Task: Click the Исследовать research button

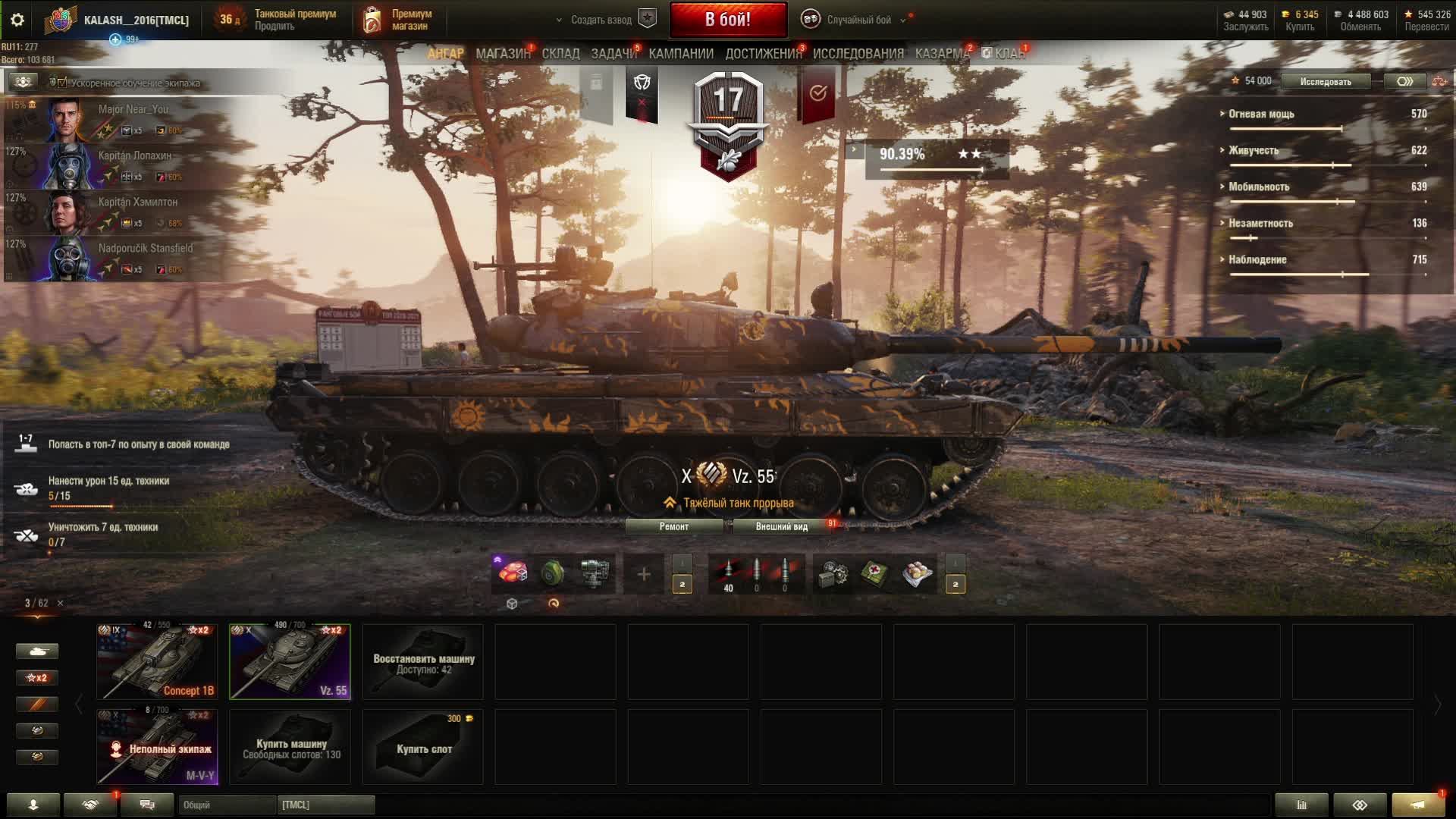Action: tap(1325, 81)
